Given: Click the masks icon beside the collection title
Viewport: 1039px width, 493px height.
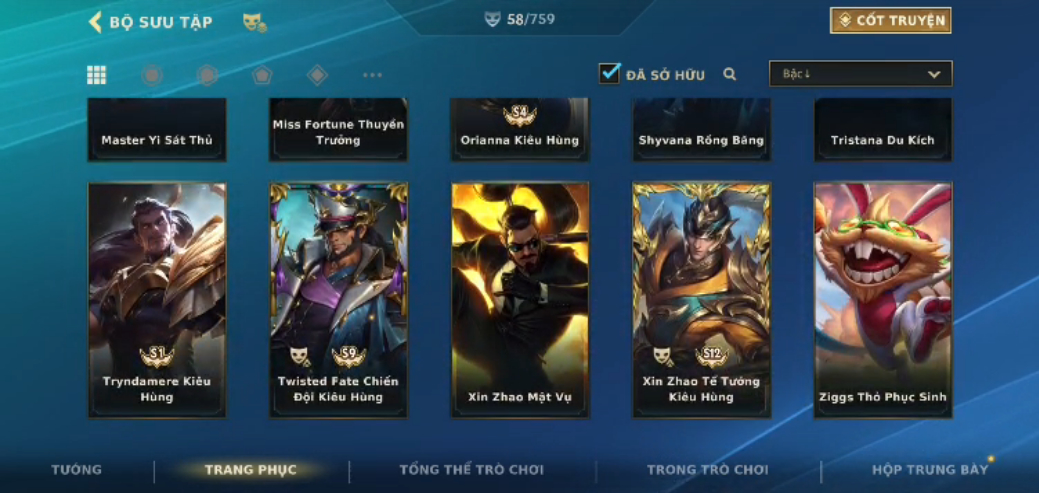Looking at the screenshot, I should 254,22.
